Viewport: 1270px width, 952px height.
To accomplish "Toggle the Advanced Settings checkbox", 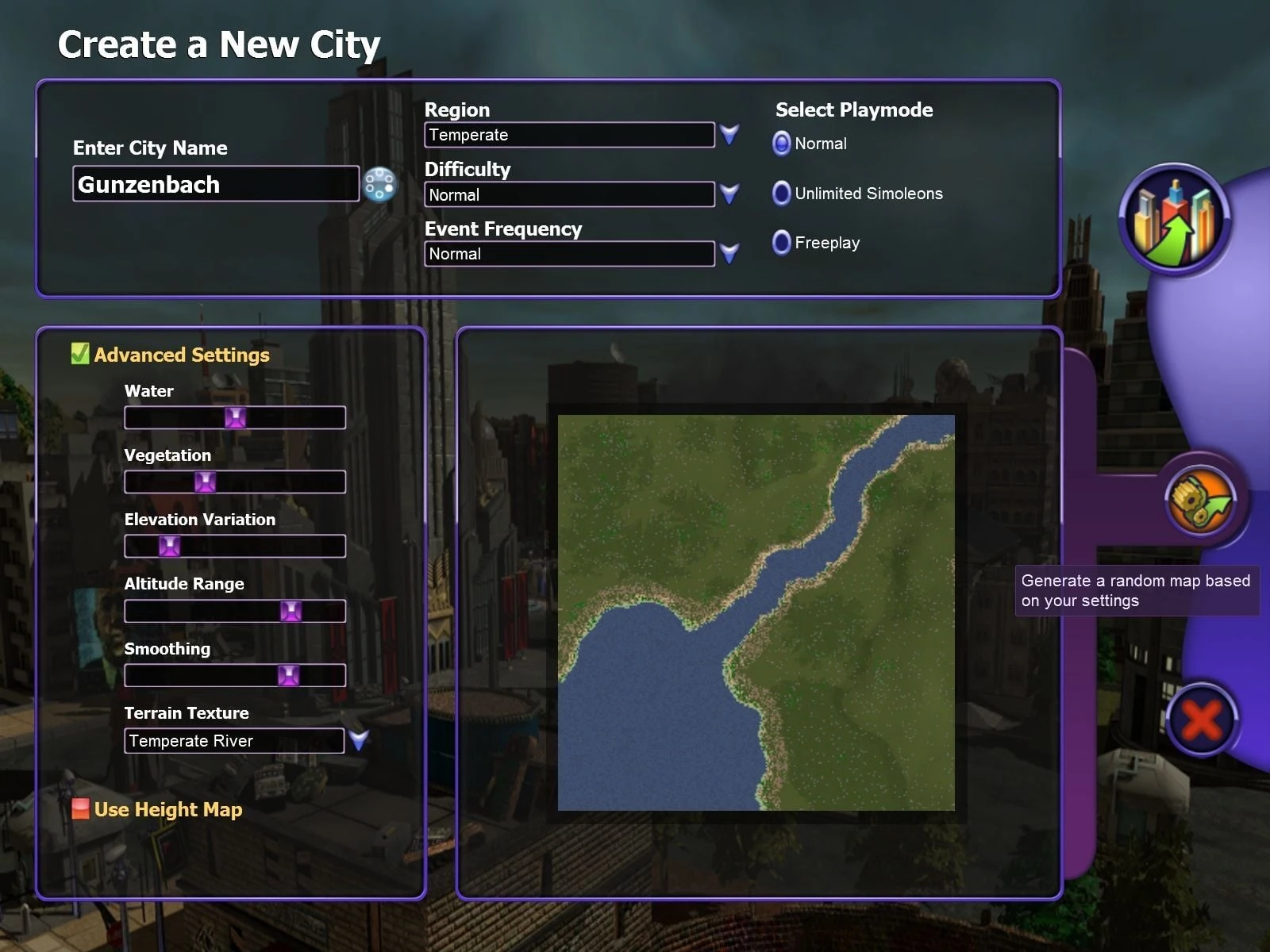I will tap(80, 354).
